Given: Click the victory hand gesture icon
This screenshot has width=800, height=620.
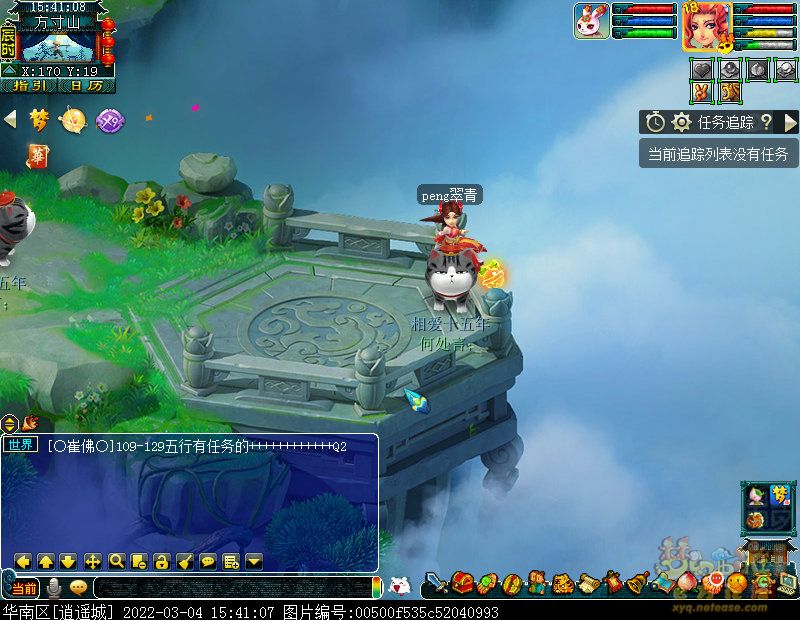Looking at the screenshot, I should coord(702,92).
